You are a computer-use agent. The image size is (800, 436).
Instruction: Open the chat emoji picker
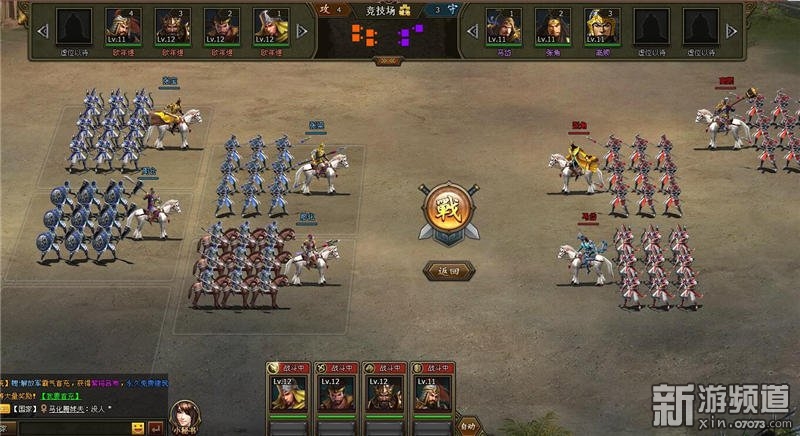coord(138,429)
